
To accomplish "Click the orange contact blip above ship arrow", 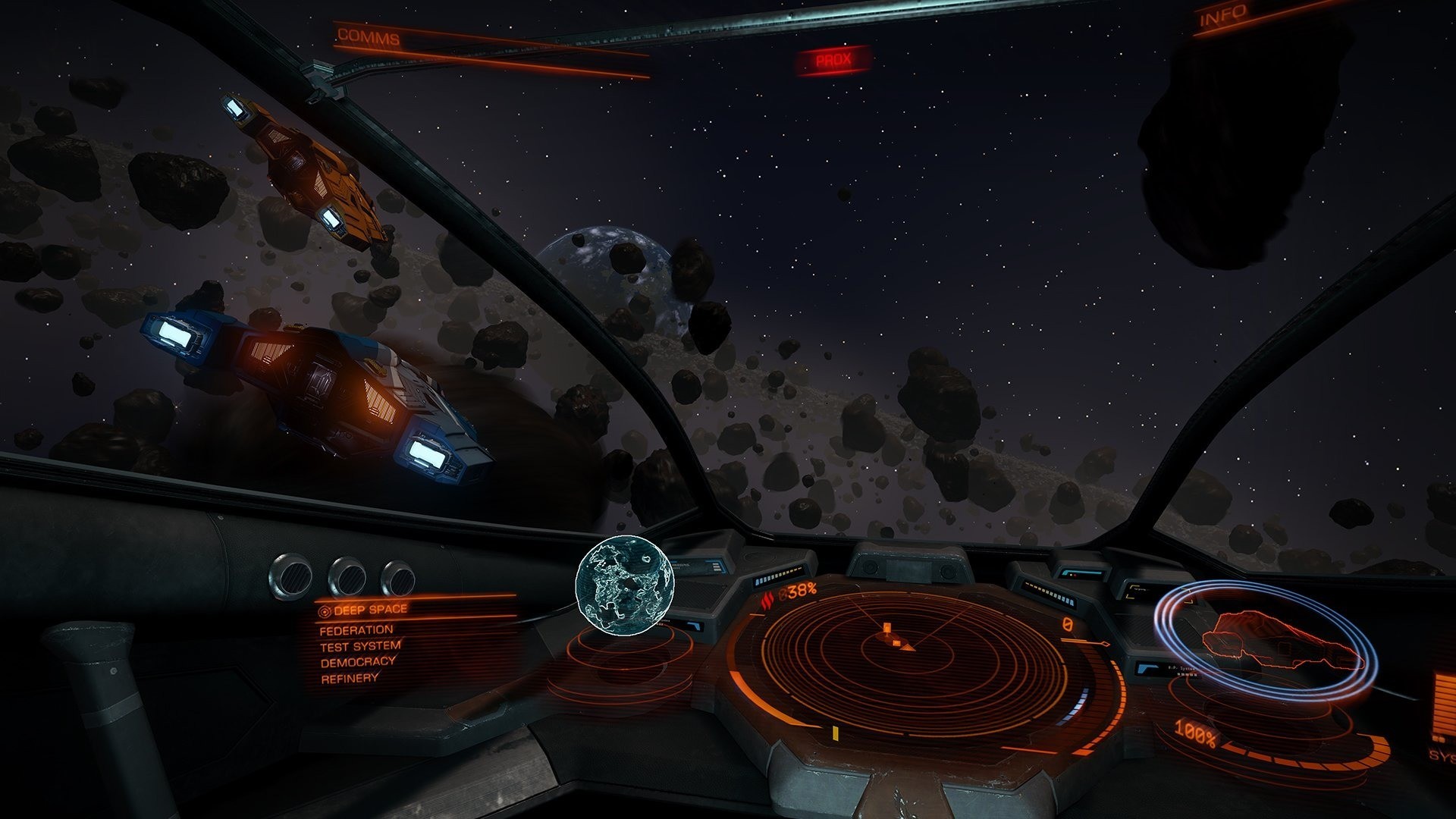I will [888, 628].
